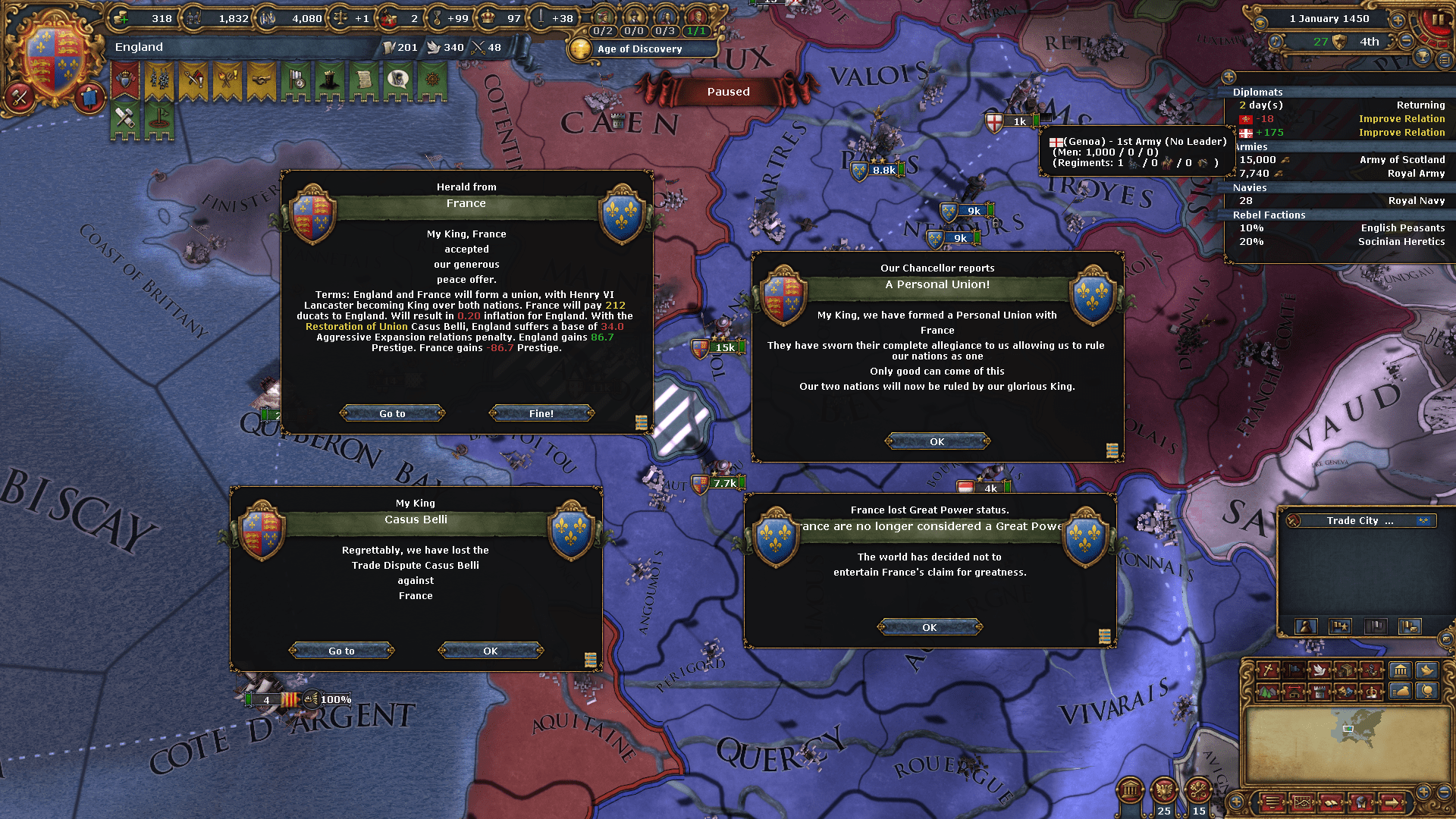1456x819 pixels.
Task: Open the religion mapmode cross icon
Action: [1266, 671]
